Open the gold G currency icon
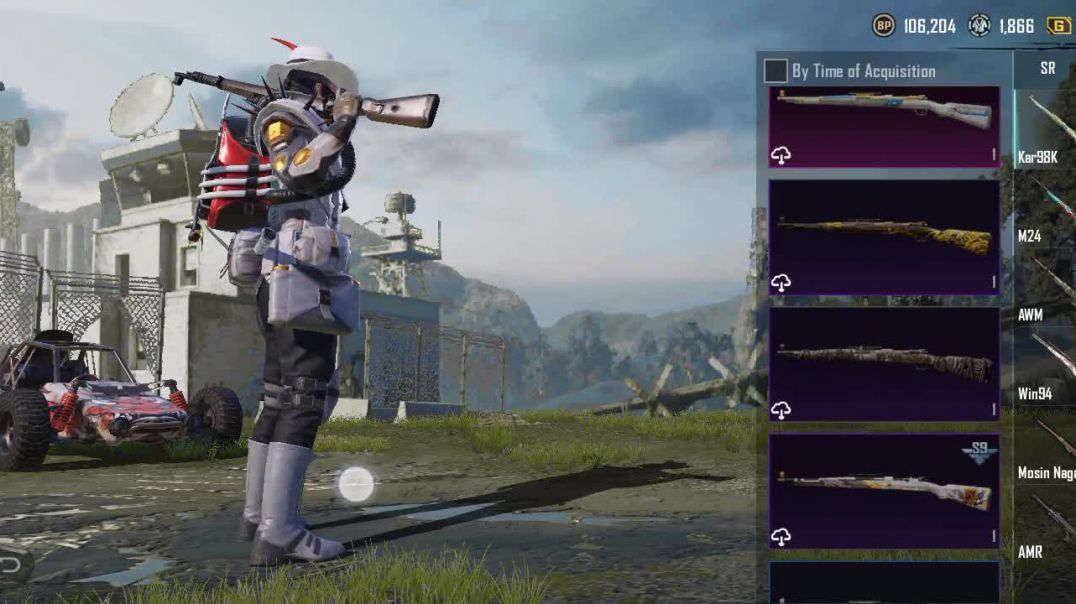The width and height of the screenshot is (1076, 604). pos(1059,26)
